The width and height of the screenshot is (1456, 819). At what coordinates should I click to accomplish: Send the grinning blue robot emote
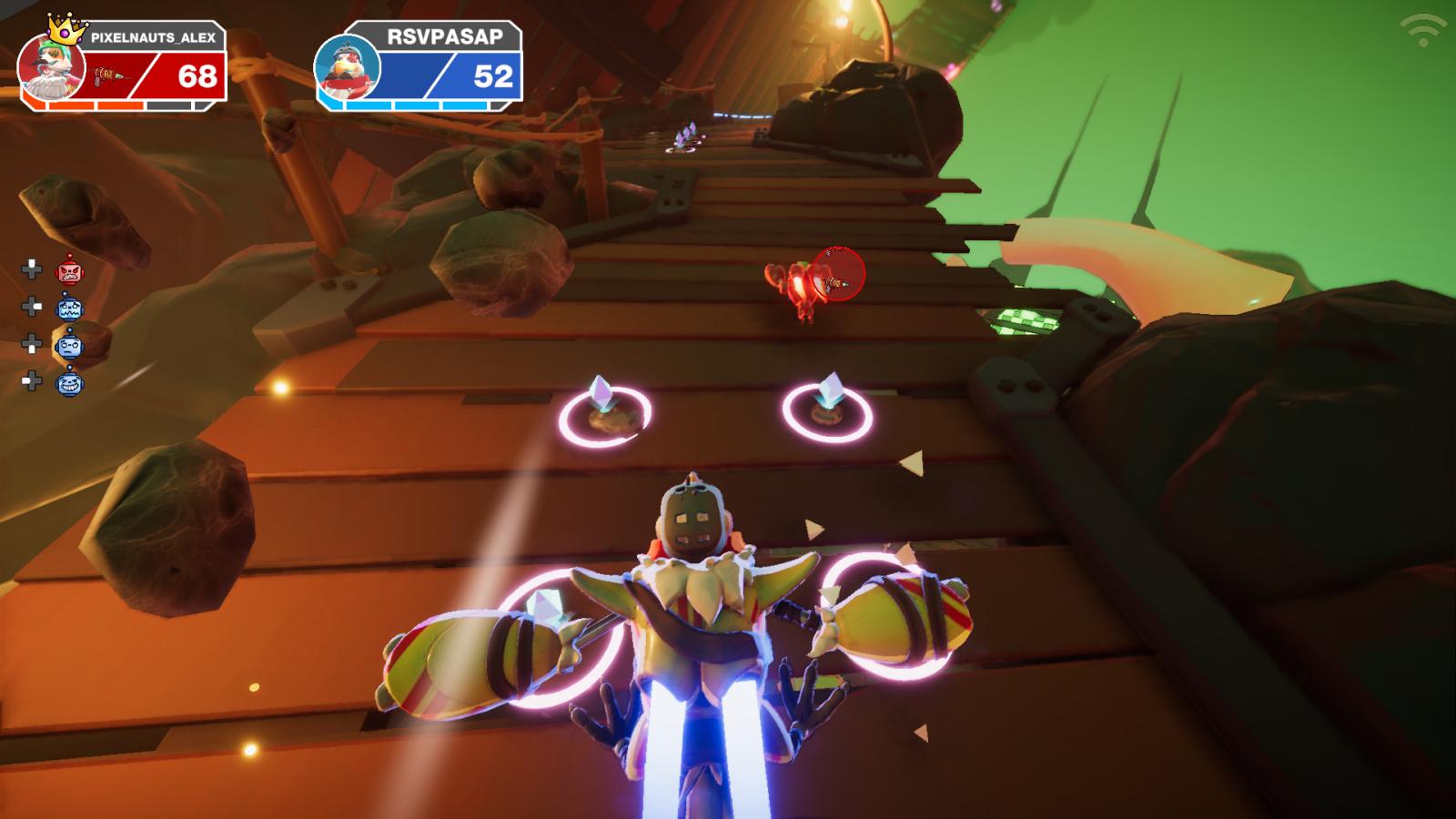click(69, 383)
